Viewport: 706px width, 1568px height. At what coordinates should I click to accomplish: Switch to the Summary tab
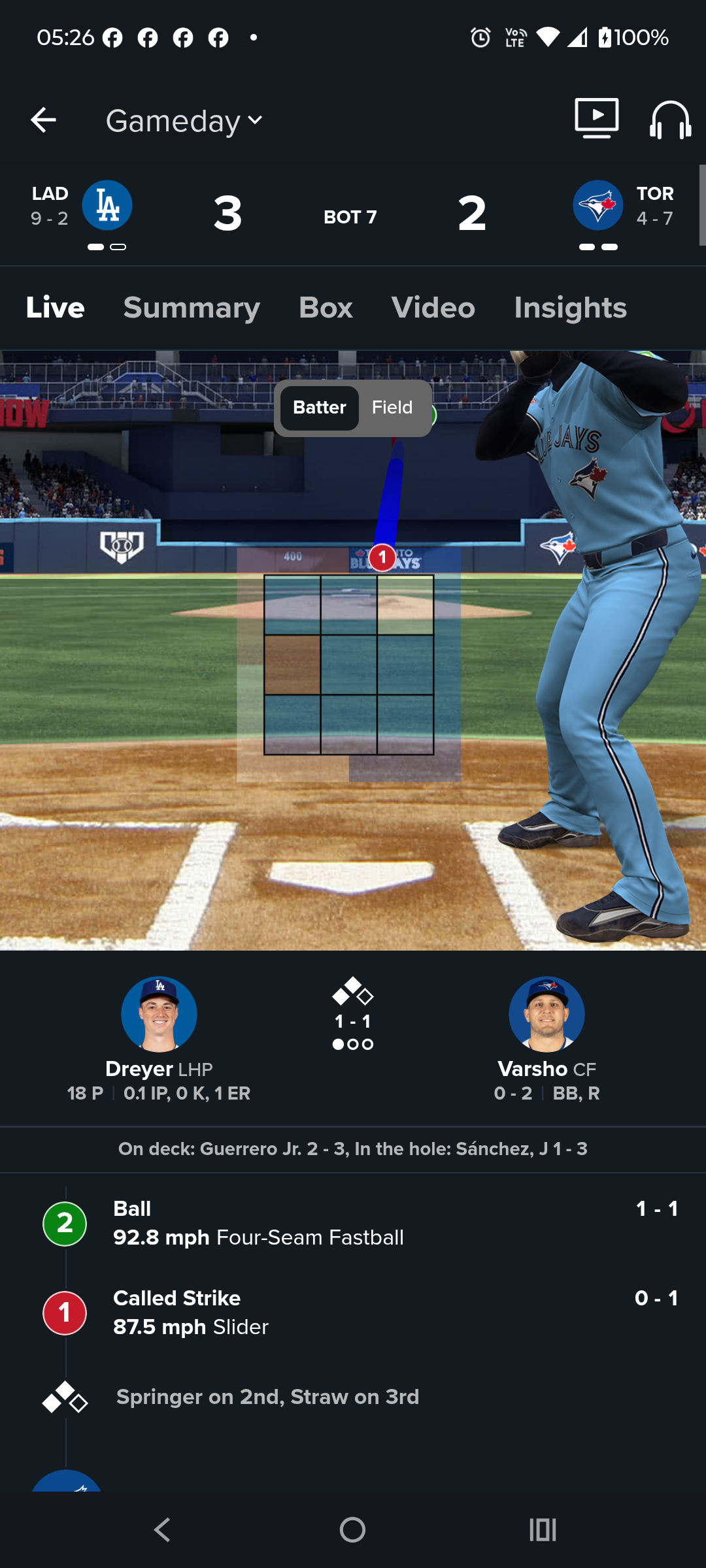tap(192, 308)
